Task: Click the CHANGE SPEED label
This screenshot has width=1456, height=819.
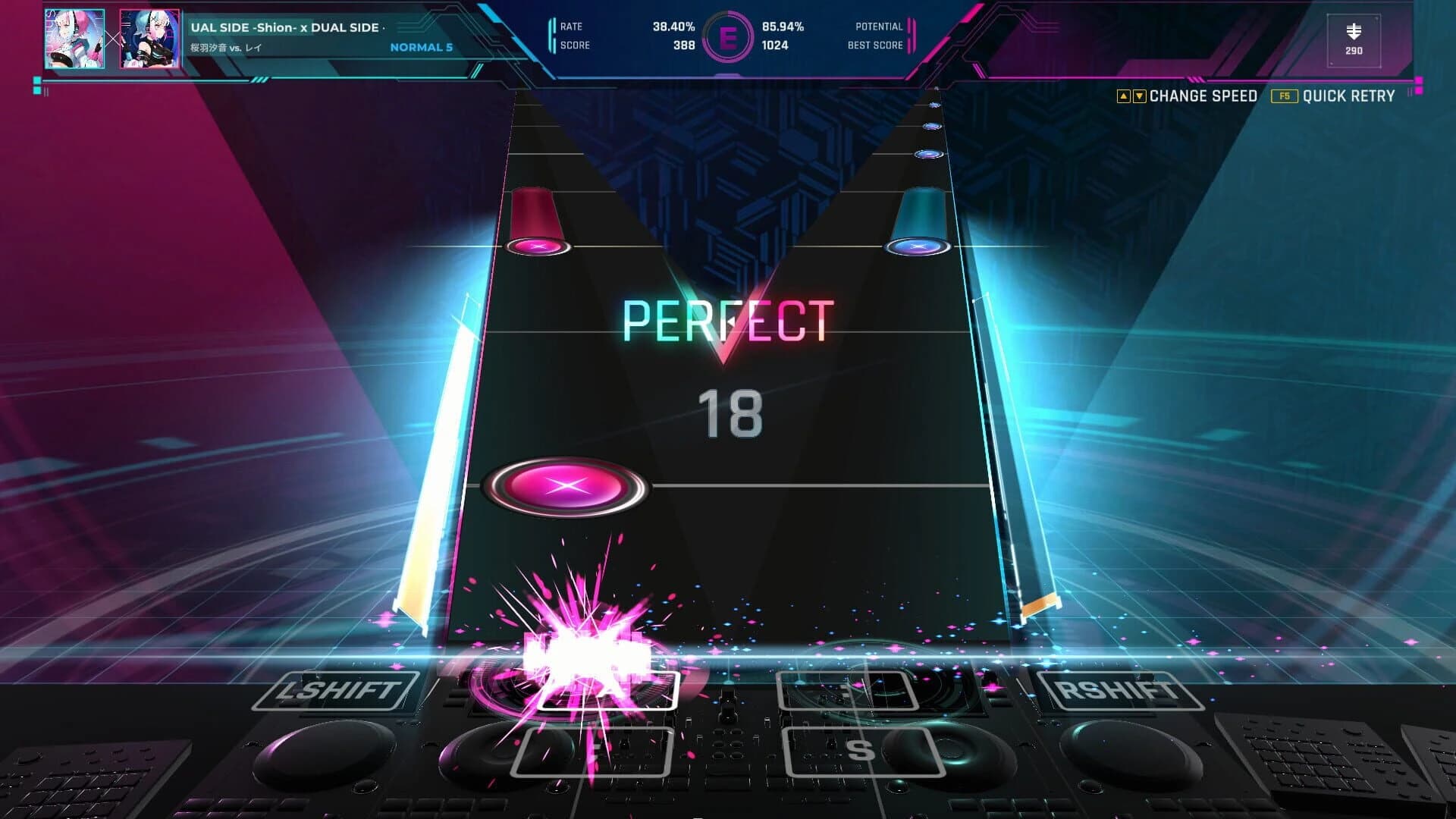Action: point(1203,96)
